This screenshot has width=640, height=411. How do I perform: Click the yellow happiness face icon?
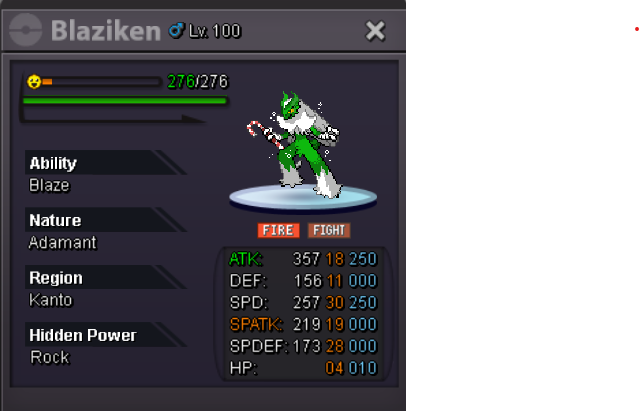[x=34, y=81]
